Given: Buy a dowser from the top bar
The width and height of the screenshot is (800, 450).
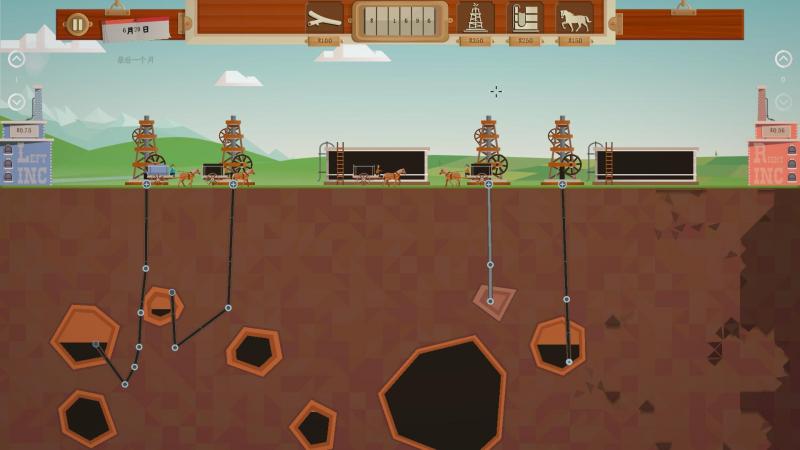Looking at the screenshot, I should click(x=324, y=18).
